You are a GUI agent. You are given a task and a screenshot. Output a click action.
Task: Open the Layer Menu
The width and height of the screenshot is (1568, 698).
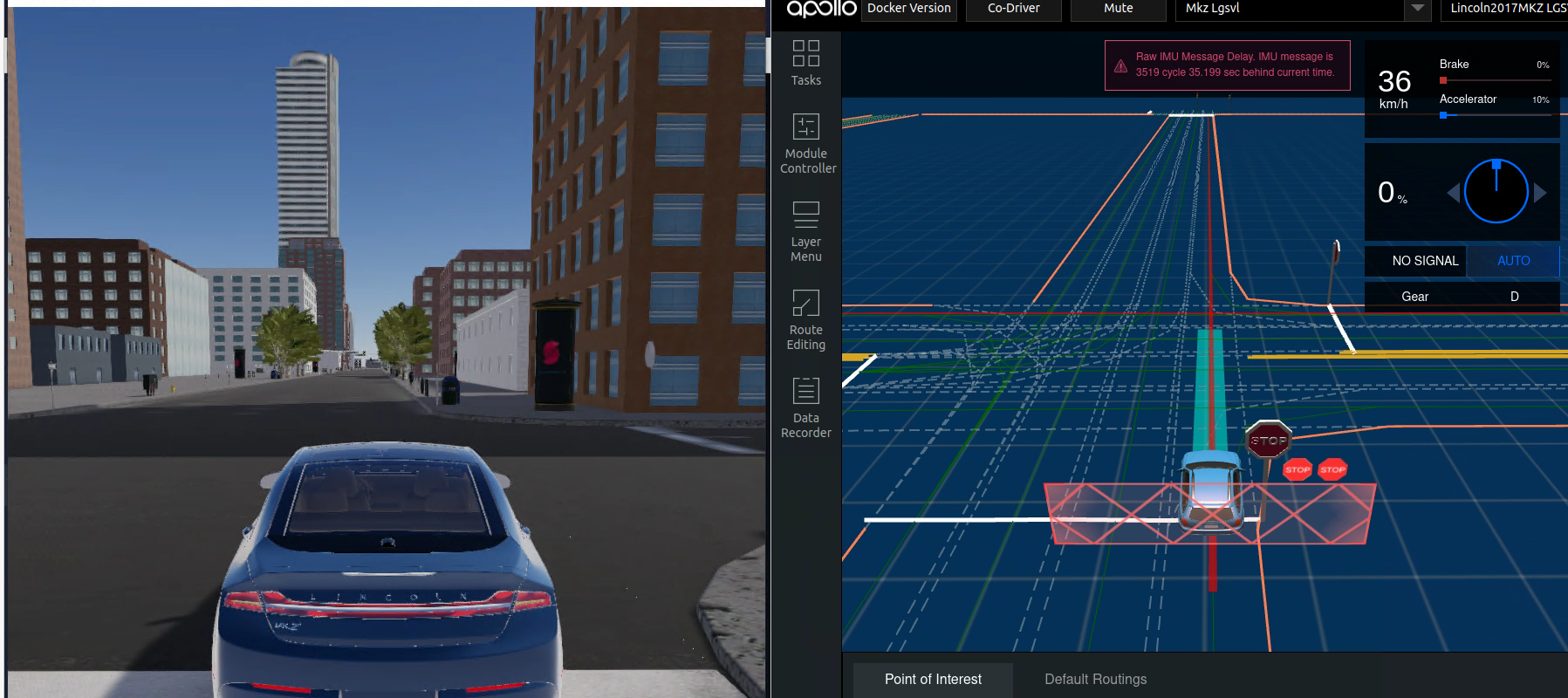(x=805, y=231)
